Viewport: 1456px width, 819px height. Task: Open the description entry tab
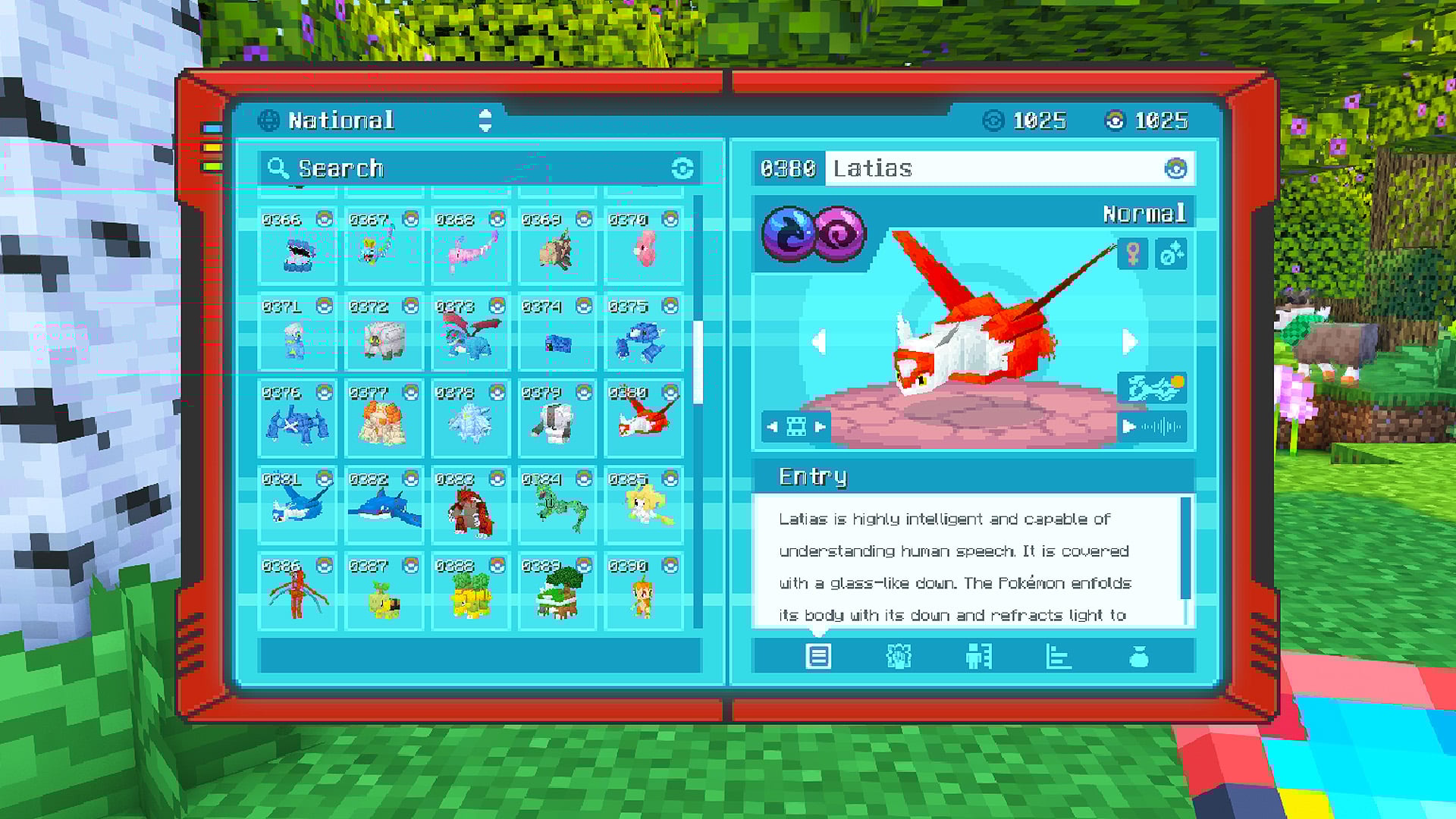[818, 657]
